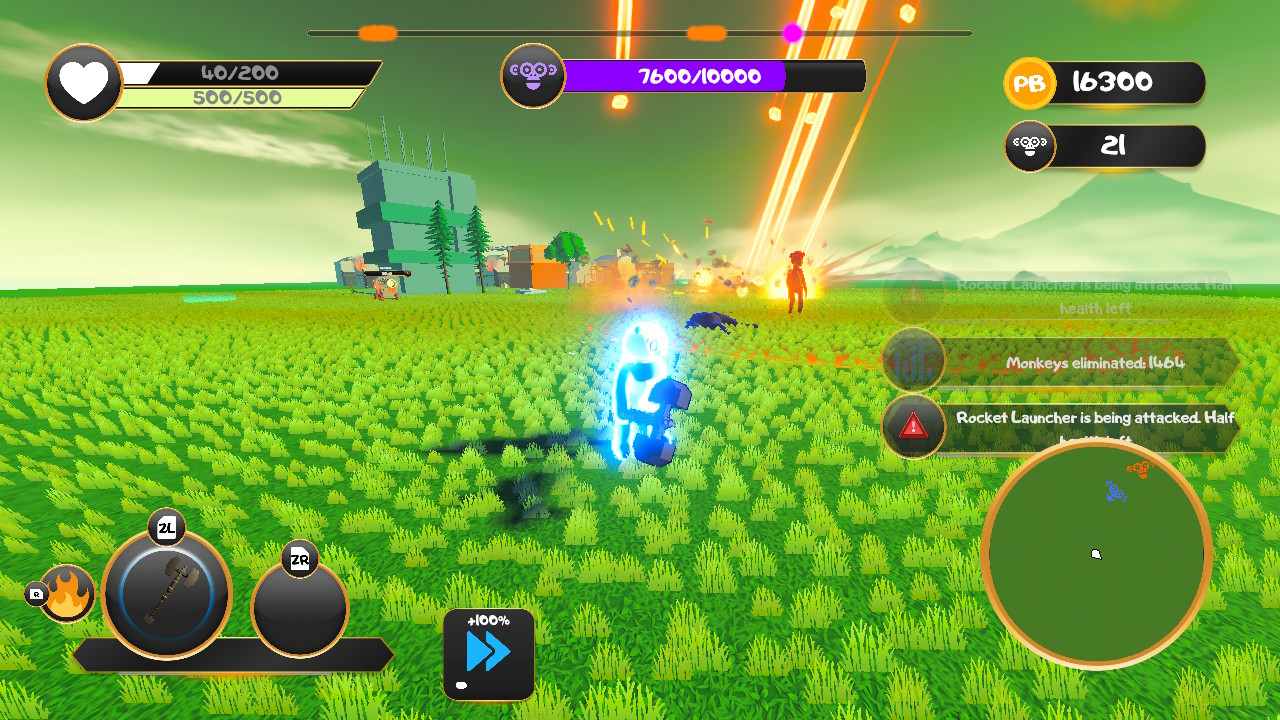The image size is (1280, 720).
Task: Click the wave progress bar at screen top
Action: click(640, 31)
